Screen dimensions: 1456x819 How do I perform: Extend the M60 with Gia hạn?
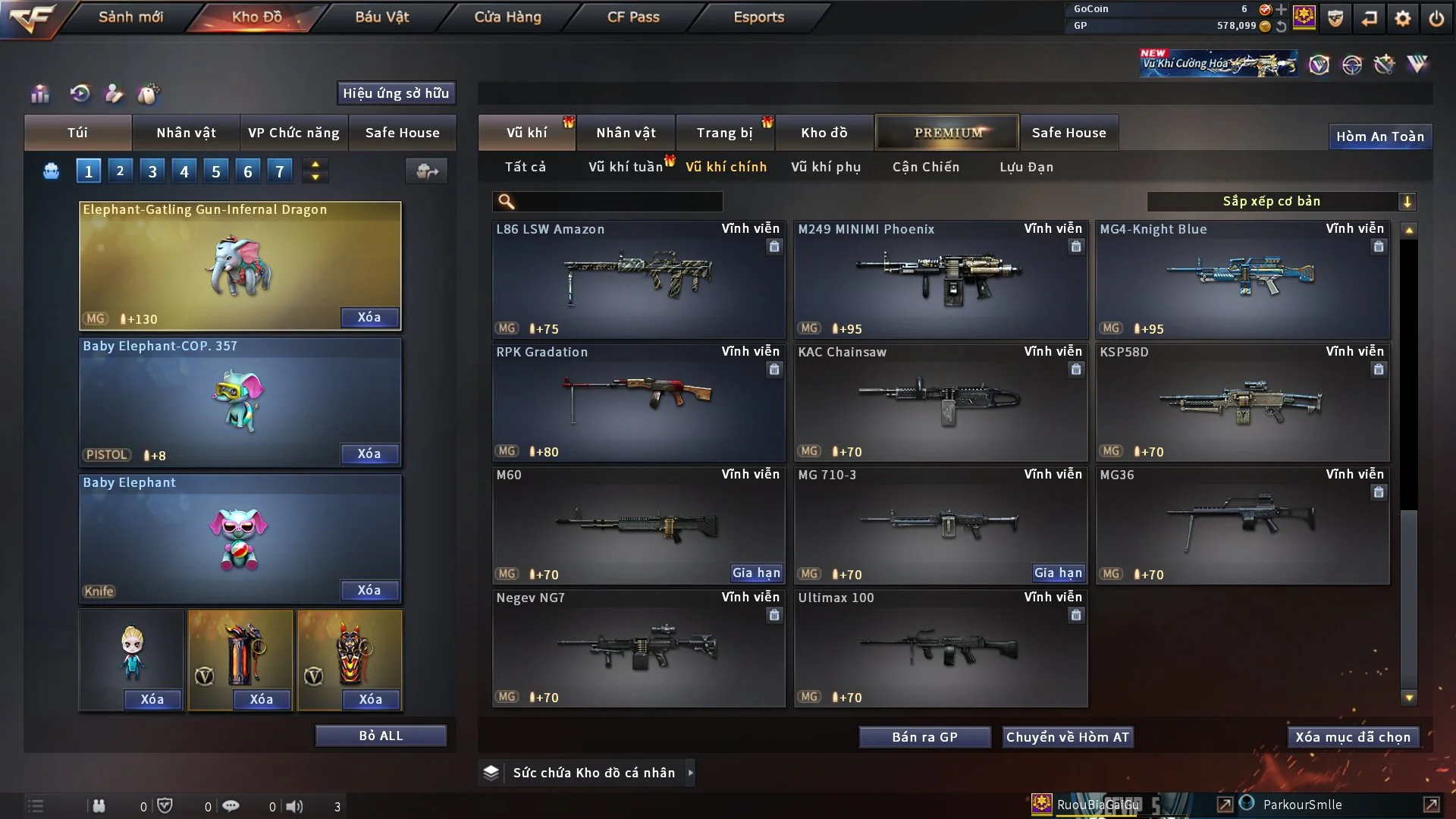pos(756,573)
